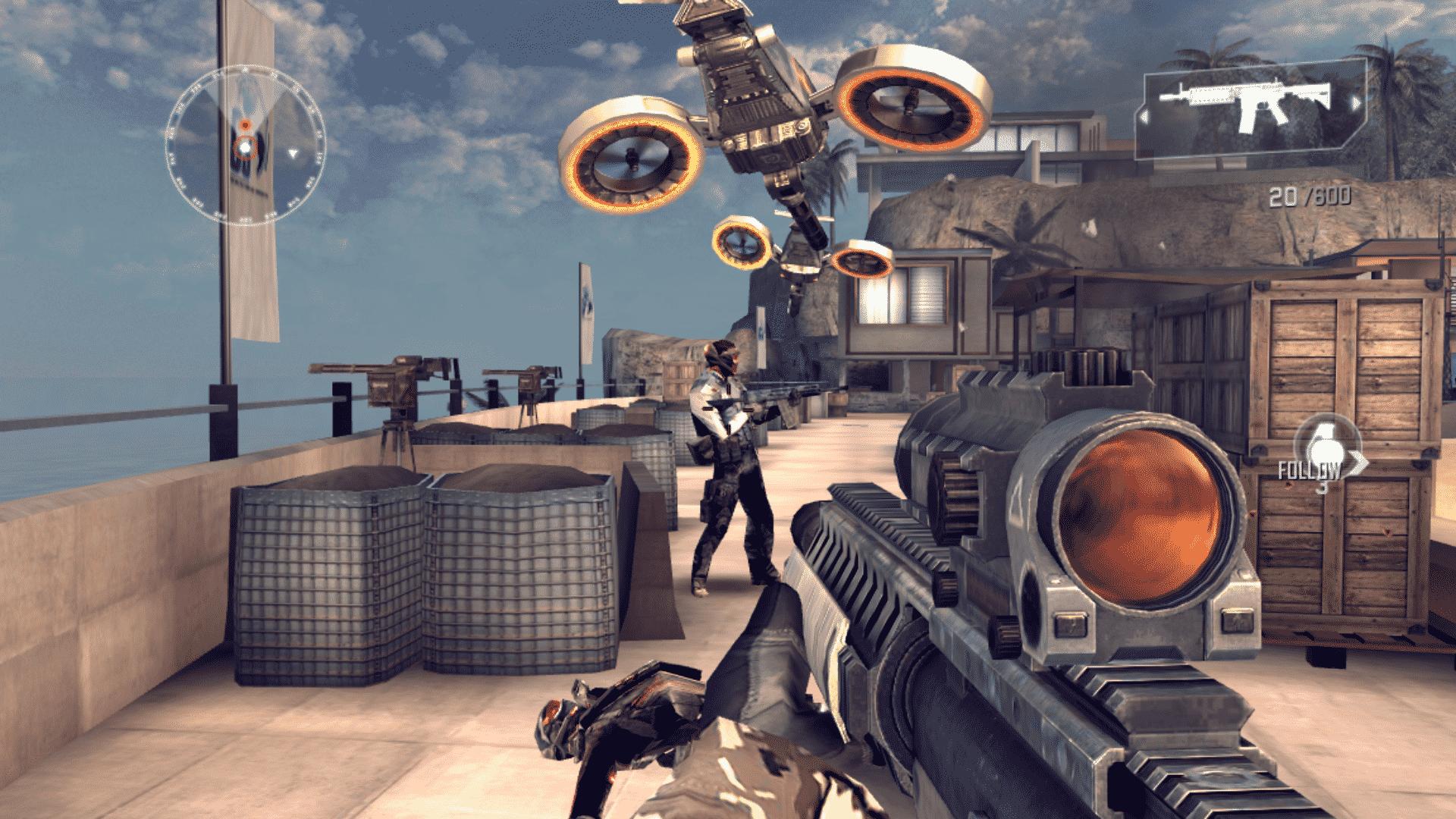Click the left arrow to switch weapons back
1456x819 pixels.
click(1145, 116)
